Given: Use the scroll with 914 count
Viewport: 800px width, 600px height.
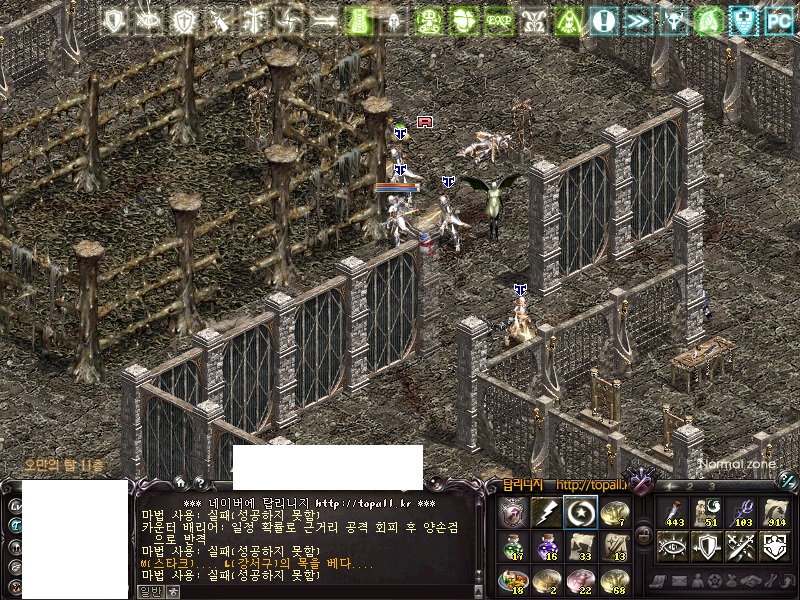Looking at the screenshot, I should point(775,512).
